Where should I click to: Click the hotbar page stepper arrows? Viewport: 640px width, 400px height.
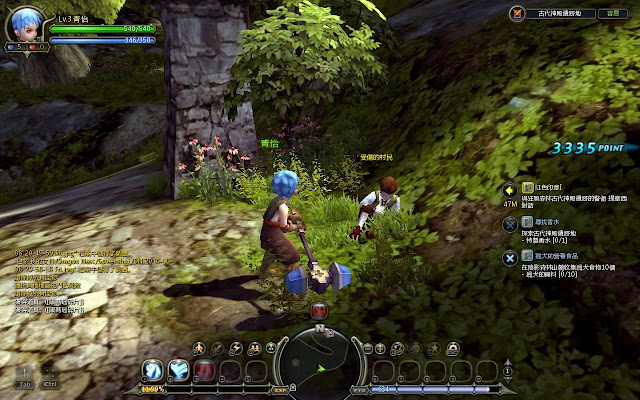507,371
